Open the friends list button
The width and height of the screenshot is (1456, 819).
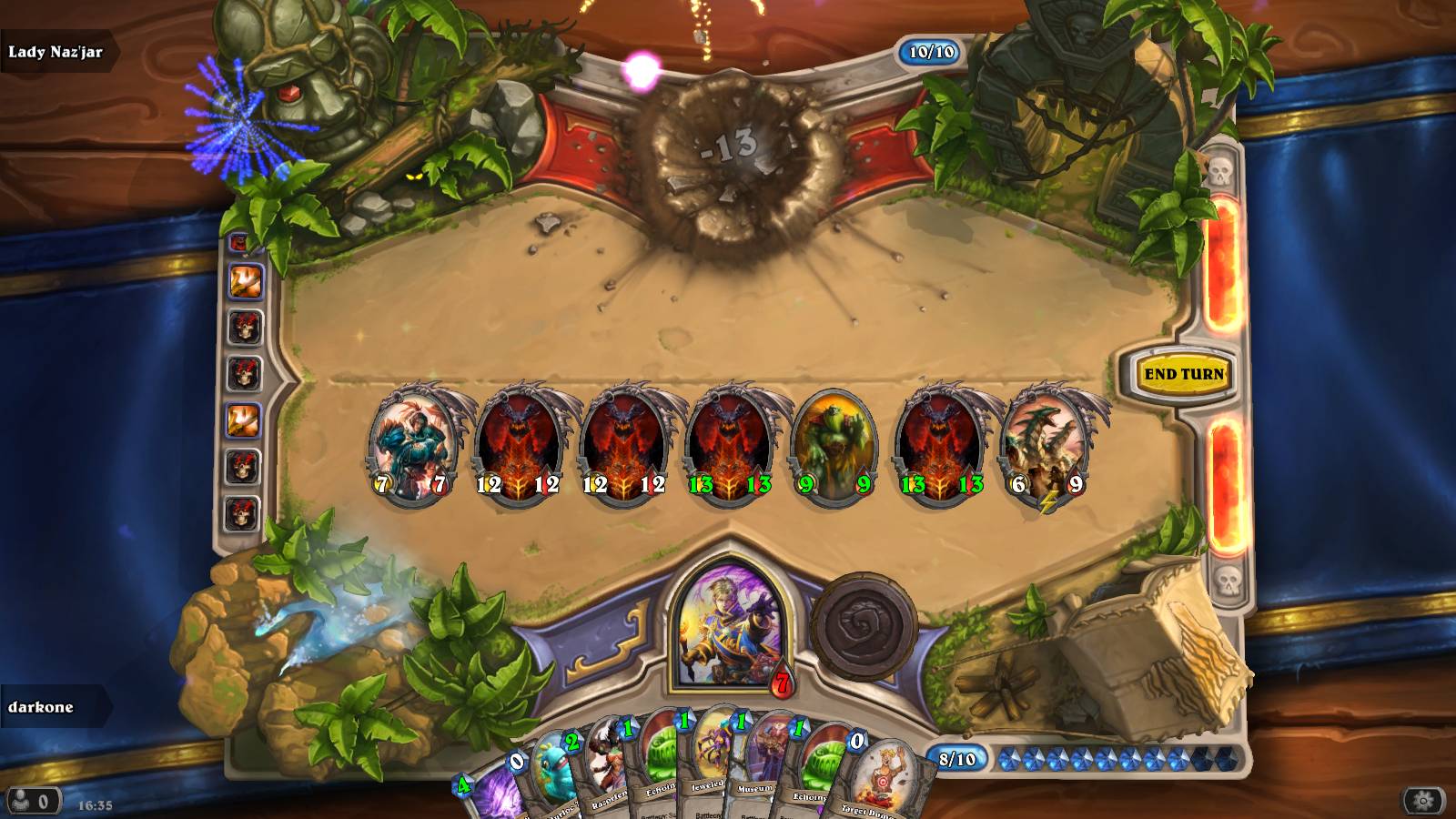coord(33,802)
